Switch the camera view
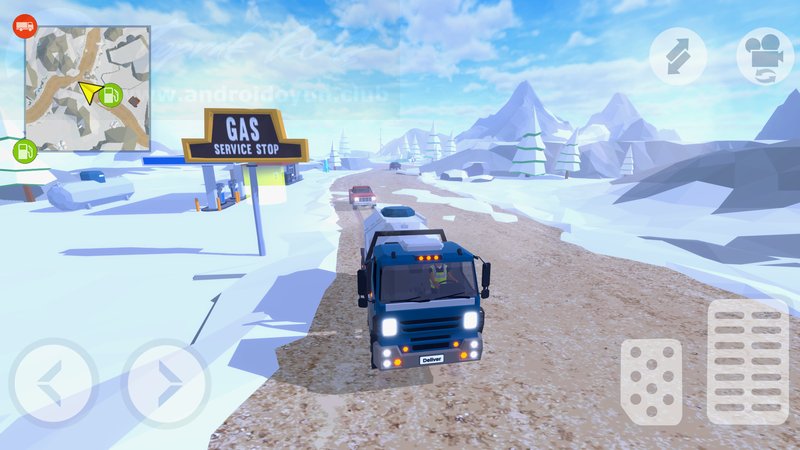 (764, 56)
